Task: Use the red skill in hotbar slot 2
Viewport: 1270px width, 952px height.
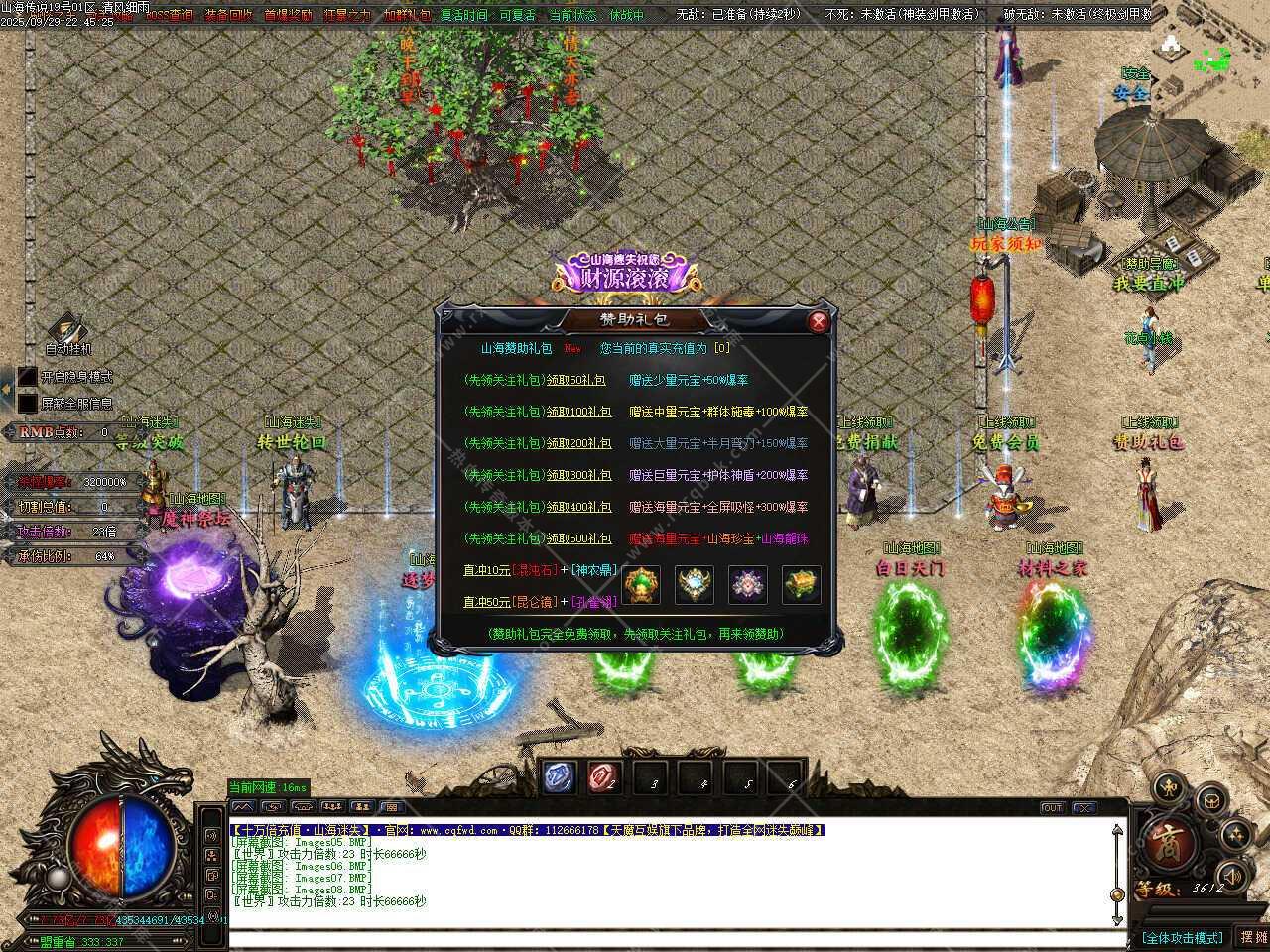Action: point(603,778)
